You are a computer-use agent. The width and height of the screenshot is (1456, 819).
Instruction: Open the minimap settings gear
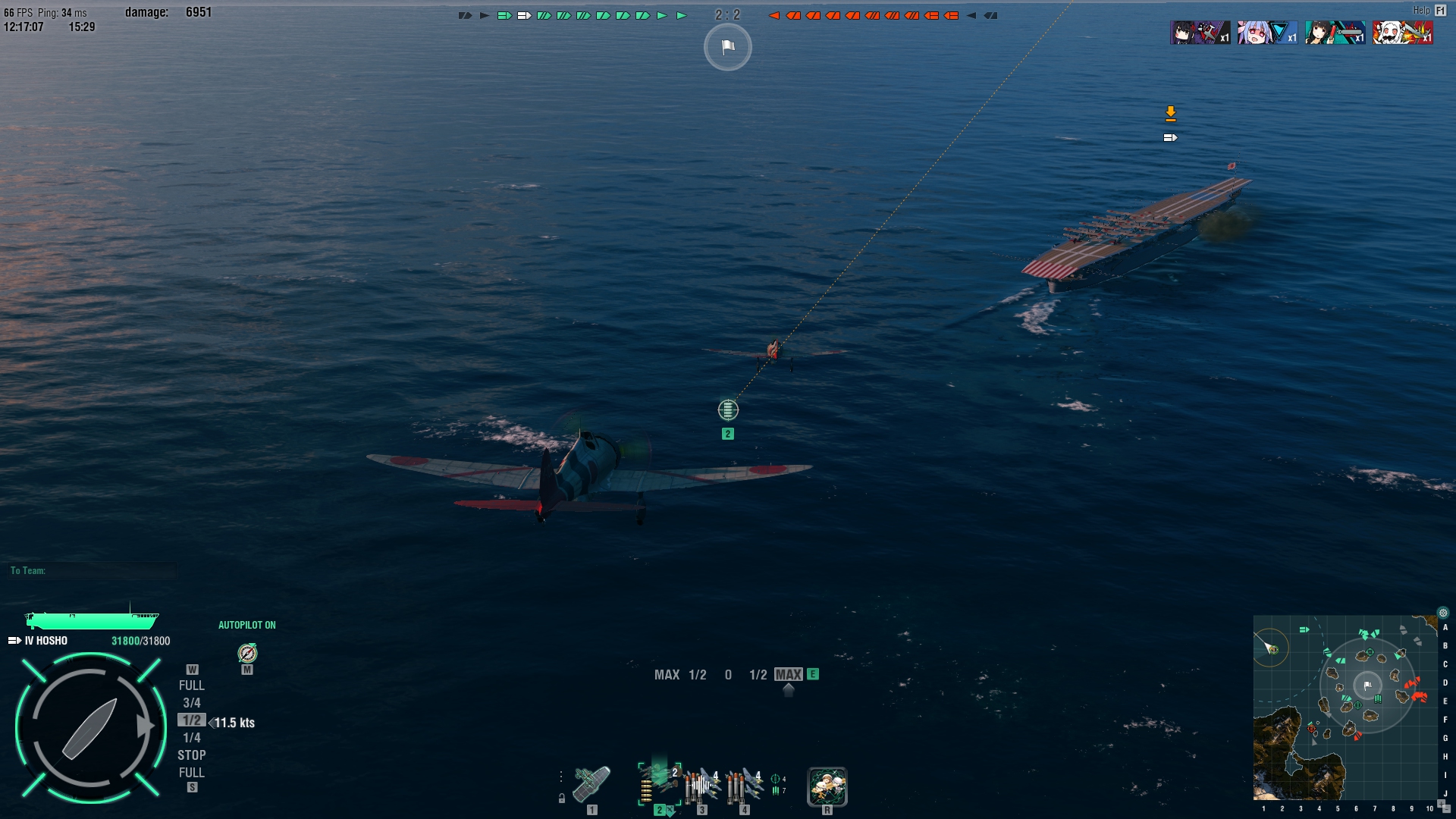coord(1443,613)
